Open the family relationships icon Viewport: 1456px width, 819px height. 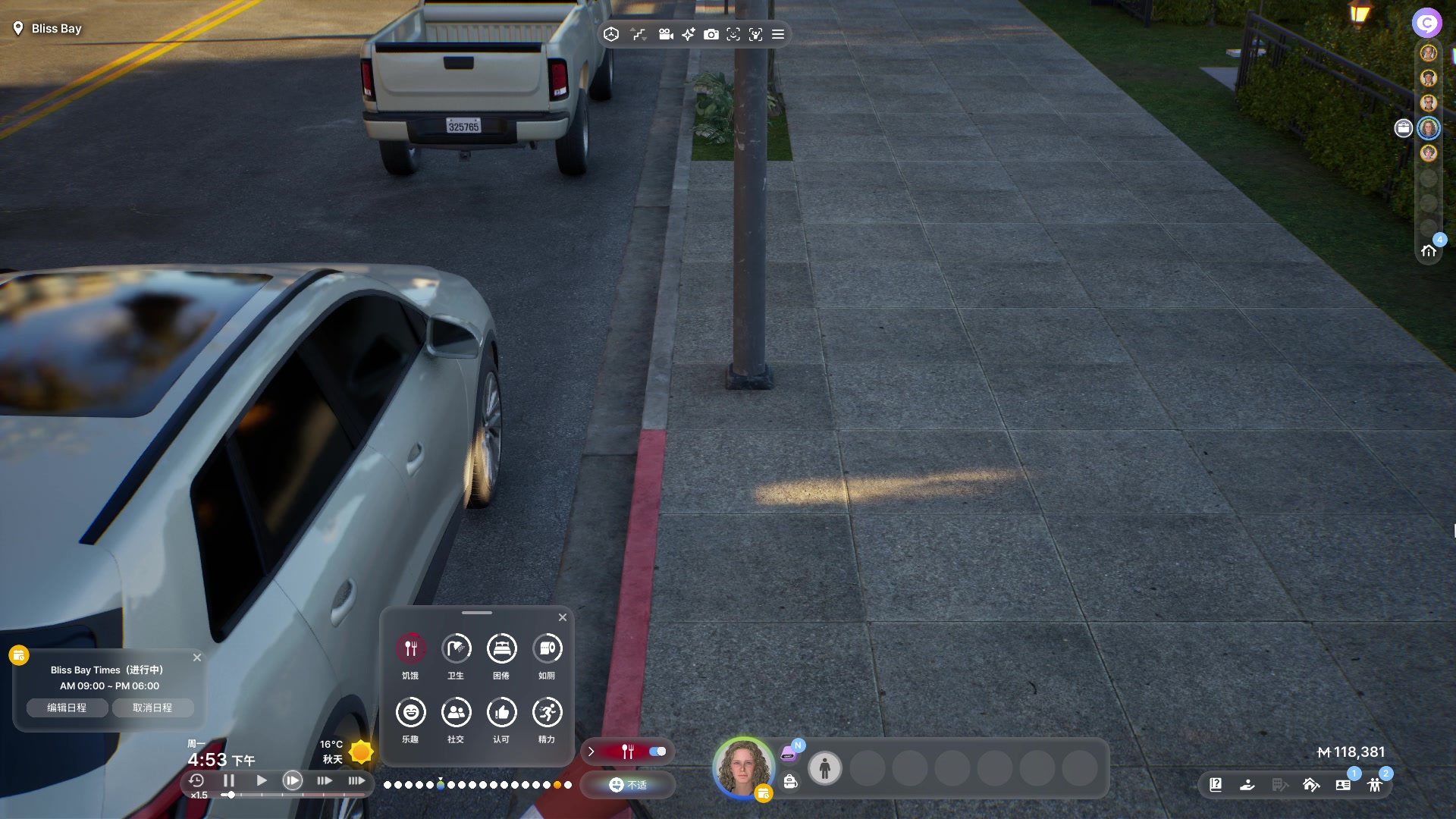pyautogui.click(x=1375, y=785)
